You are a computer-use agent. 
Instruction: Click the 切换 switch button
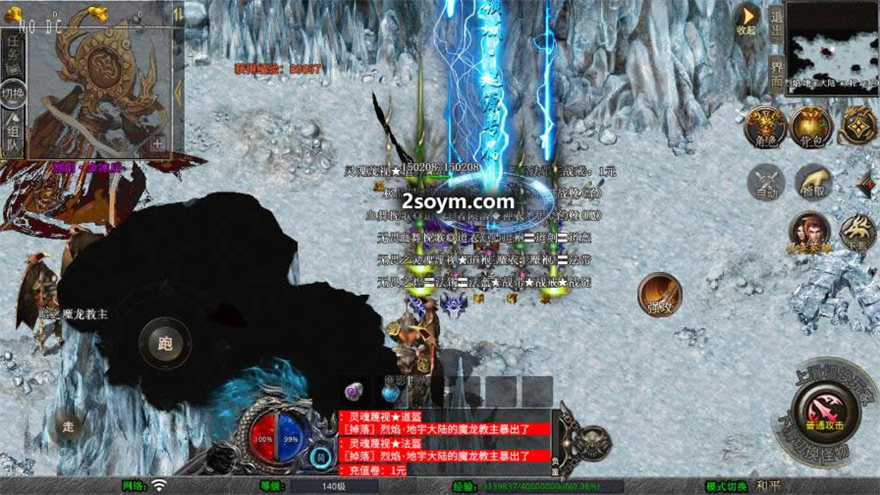click(x=13, y=95)
